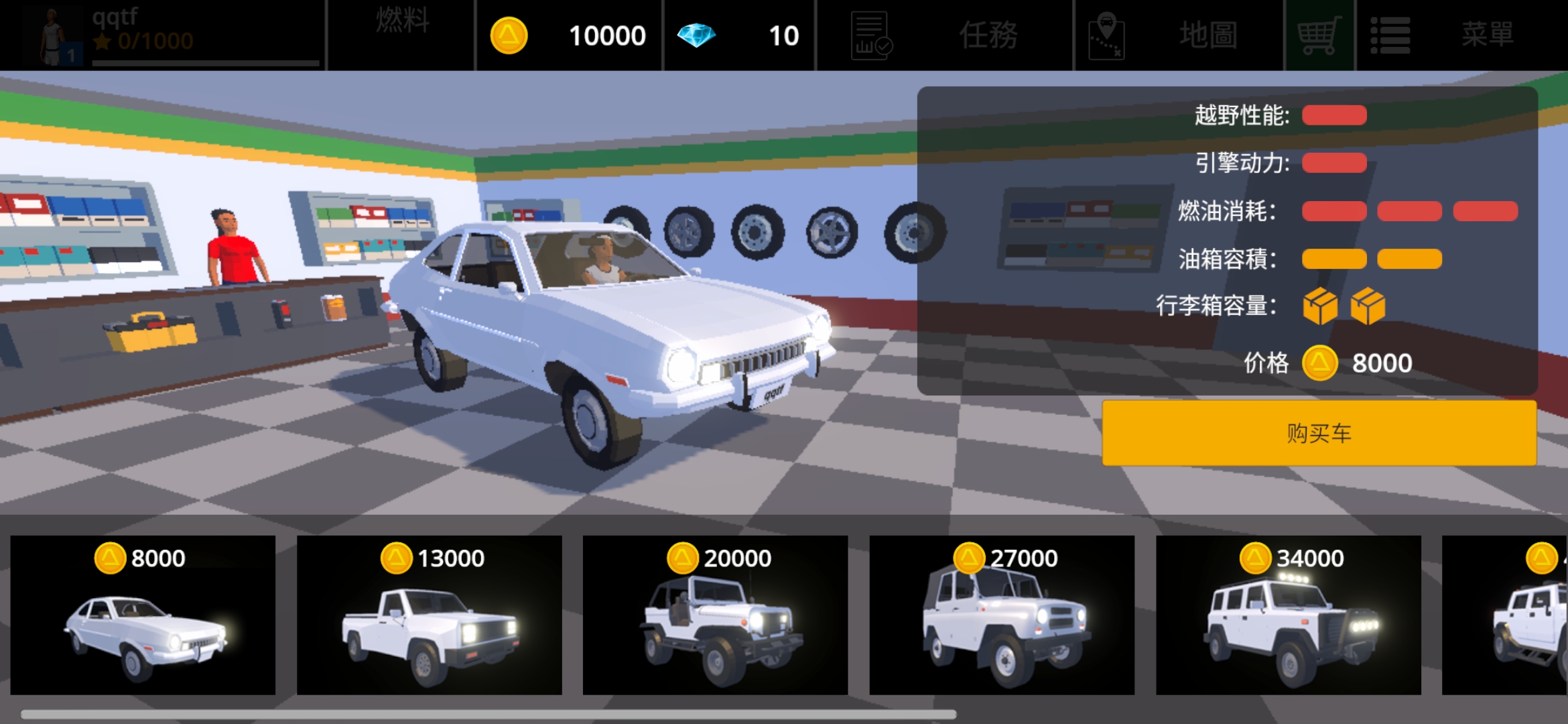Viewport: 1568px width, 724px height.
Task: Open the 地圖 map
Action: point(1179,35)
